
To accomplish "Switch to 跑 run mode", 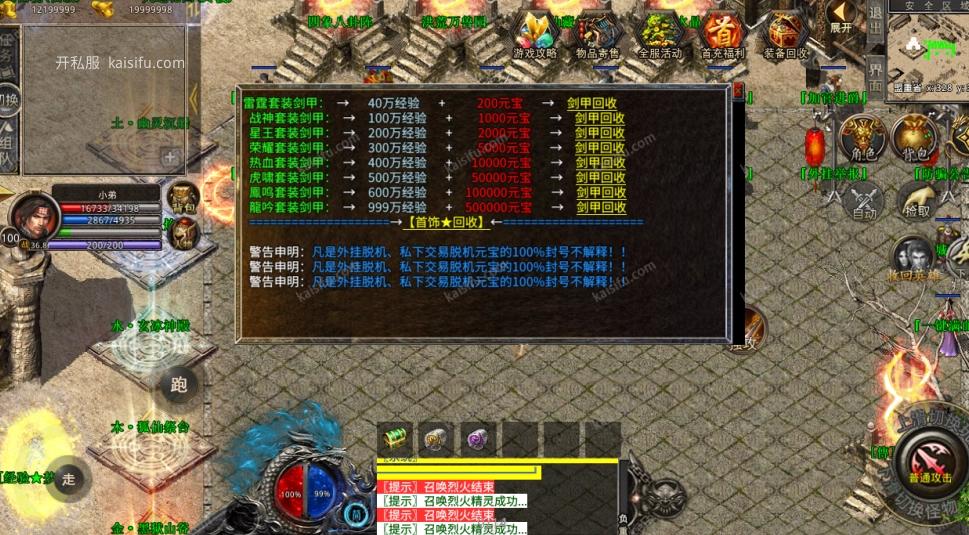I will pyautogui.click(x=179, y=384).
